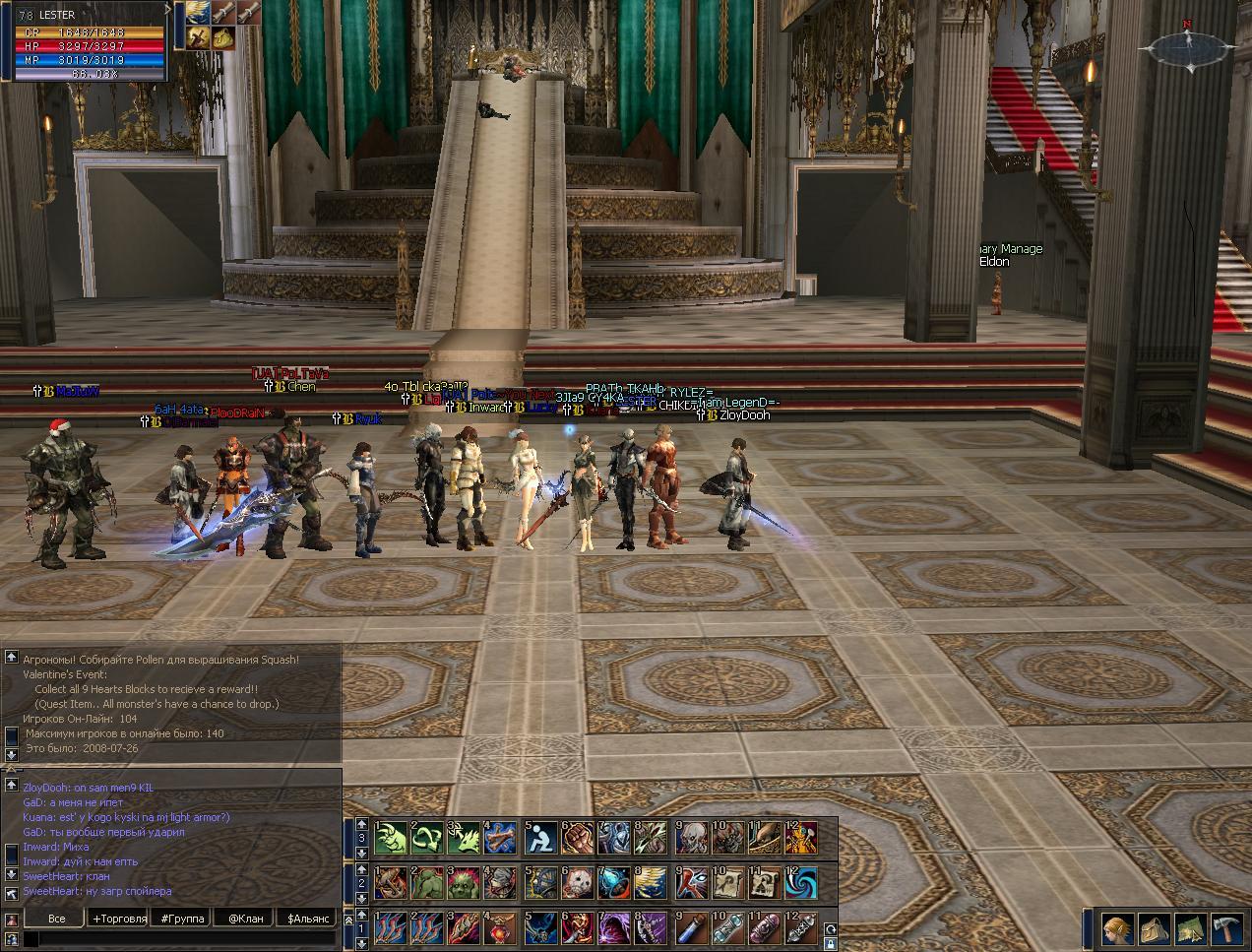This screenshot has width=1252, height=952.
Task: Click the golden wing buff icon
Action: [199, 13]
